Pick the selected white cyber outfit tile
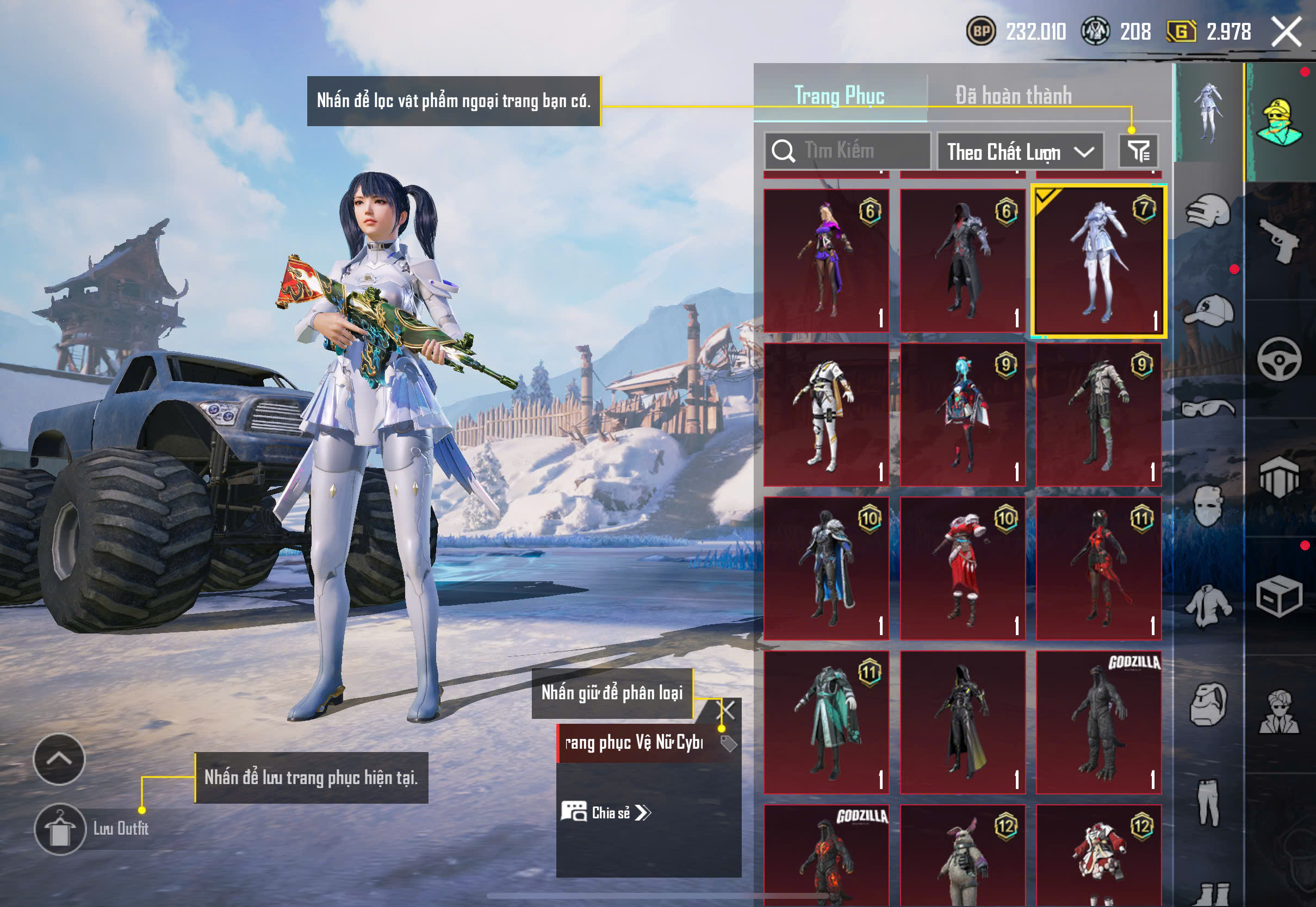1316x907 pixels. (x=1098, y=260)
